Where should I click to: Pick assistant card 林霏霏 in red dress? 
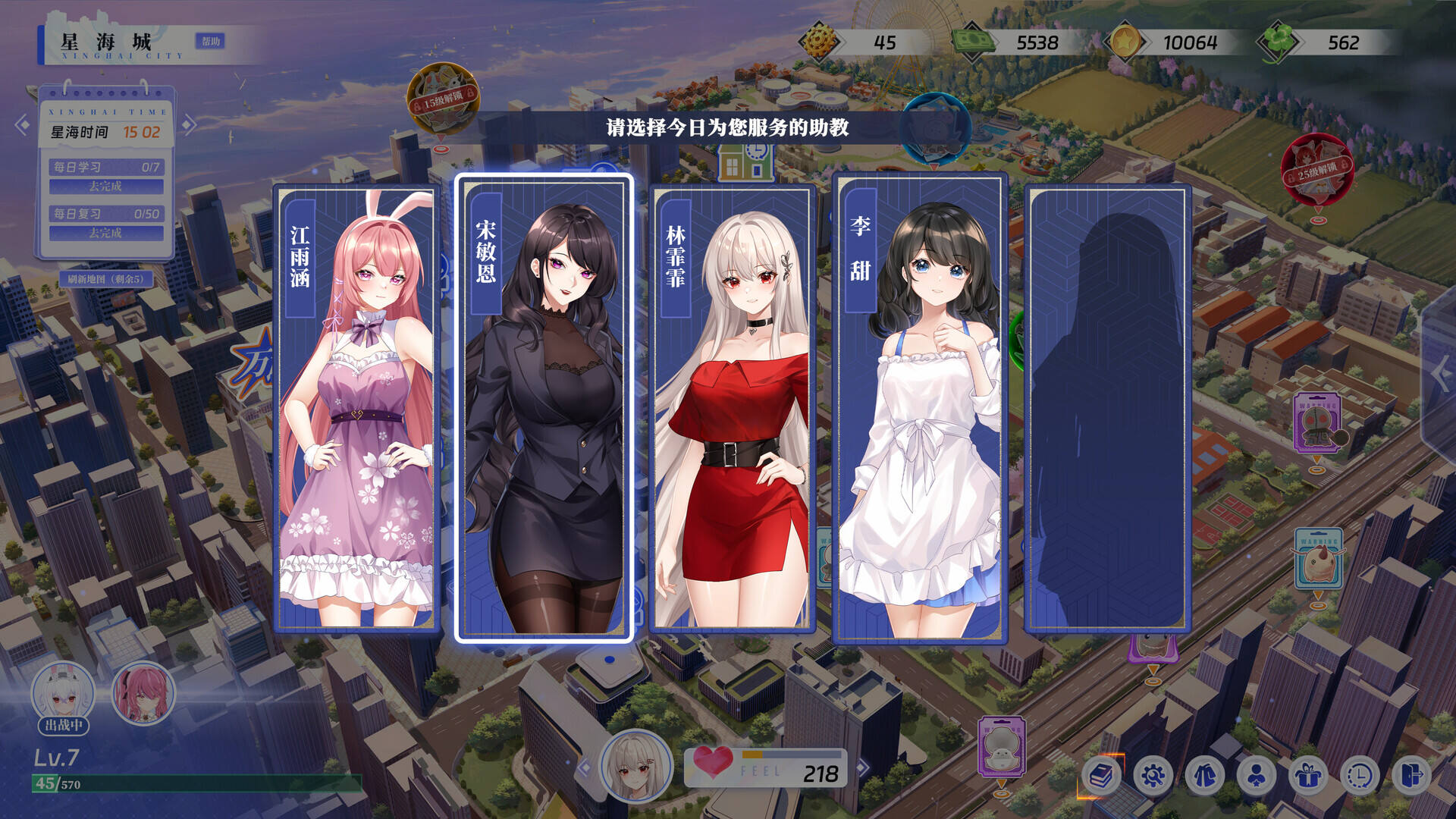(x=732, y=409)
